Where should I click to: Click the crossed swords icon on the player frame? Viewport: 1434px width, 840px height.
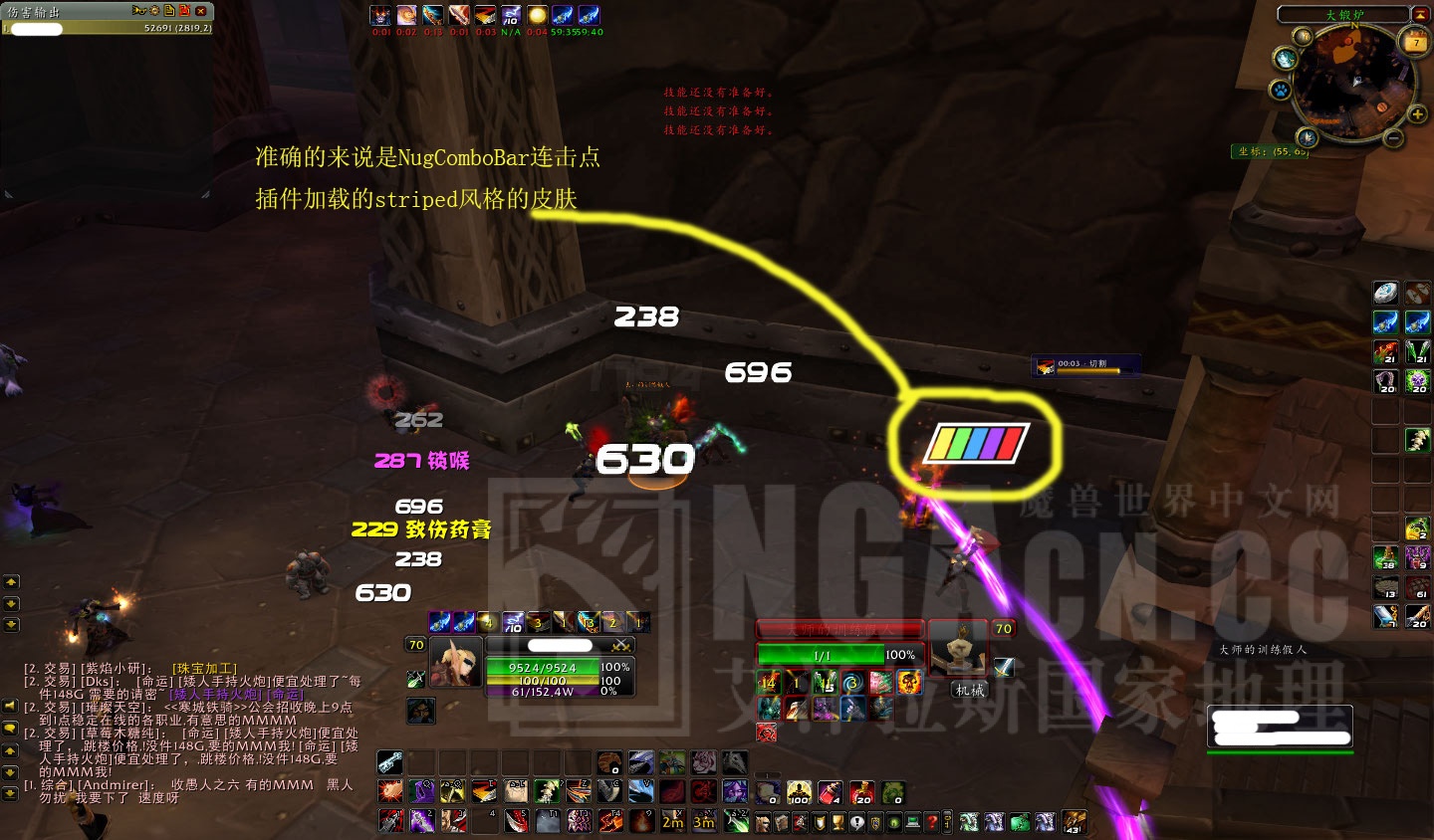point(620,646)
